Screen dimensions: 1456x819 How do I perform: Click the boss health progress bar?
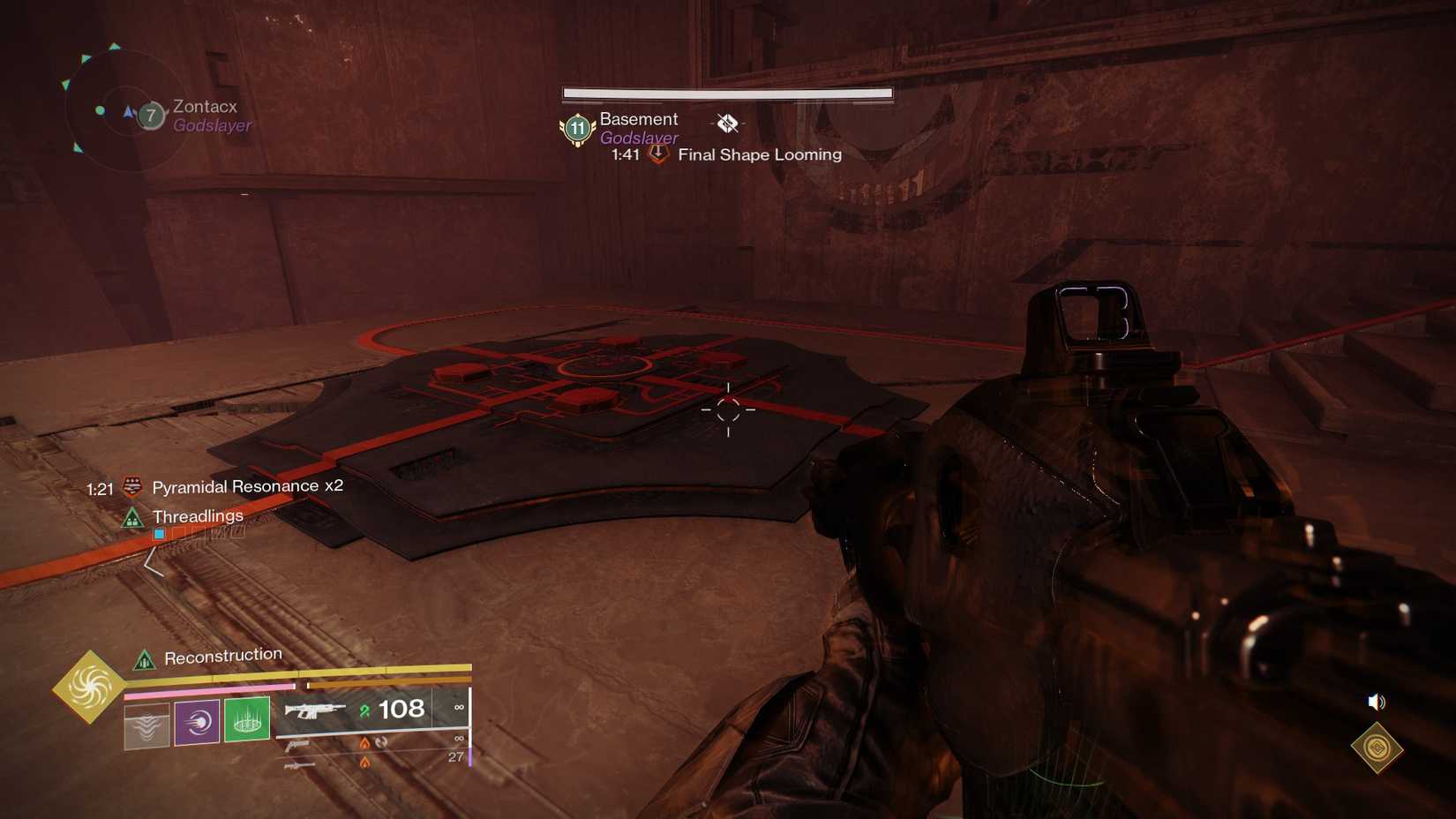point(725,94)
